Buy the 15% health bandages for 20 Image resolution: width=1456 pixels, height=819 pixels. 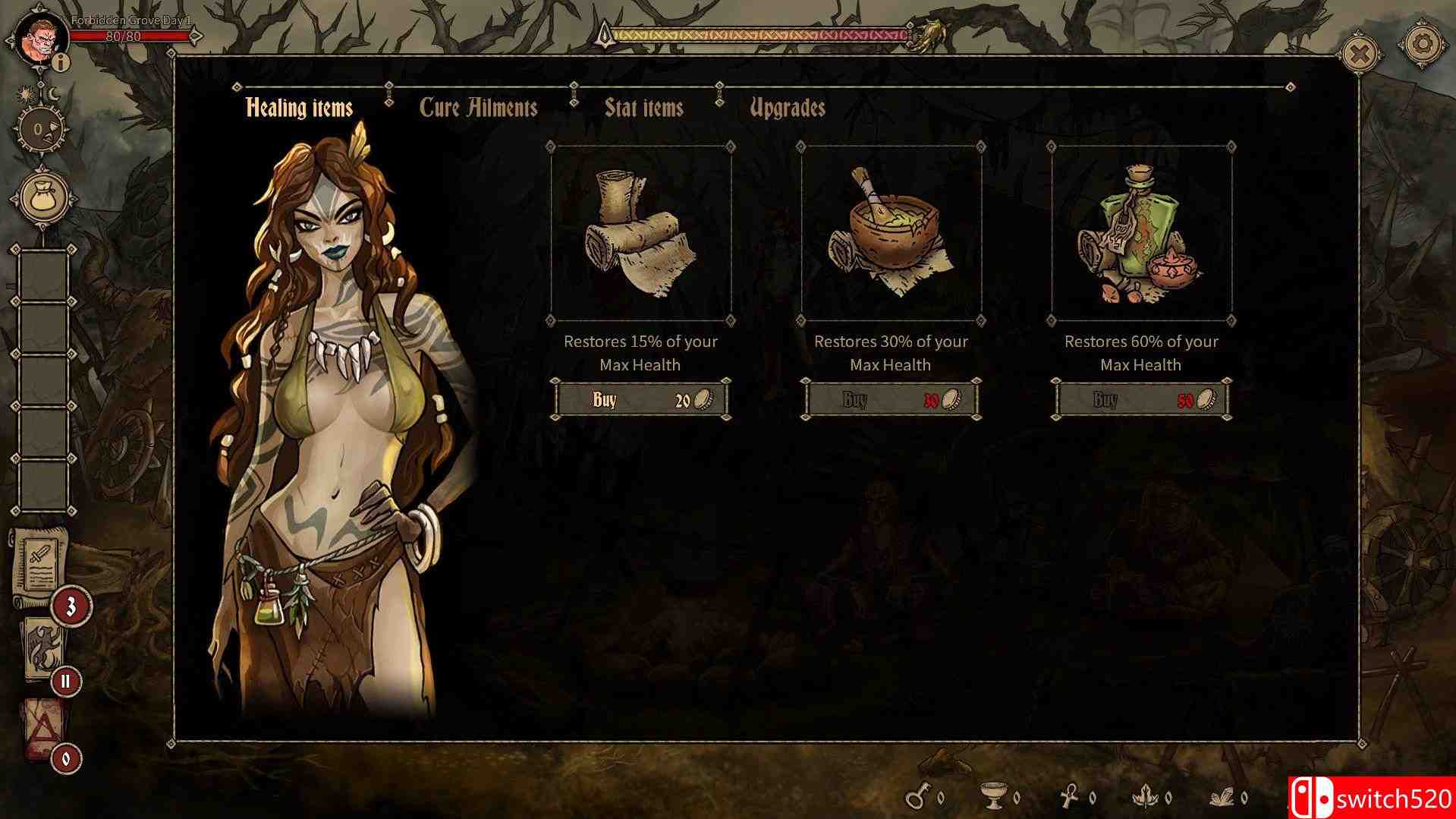click(x=641, y=399)
